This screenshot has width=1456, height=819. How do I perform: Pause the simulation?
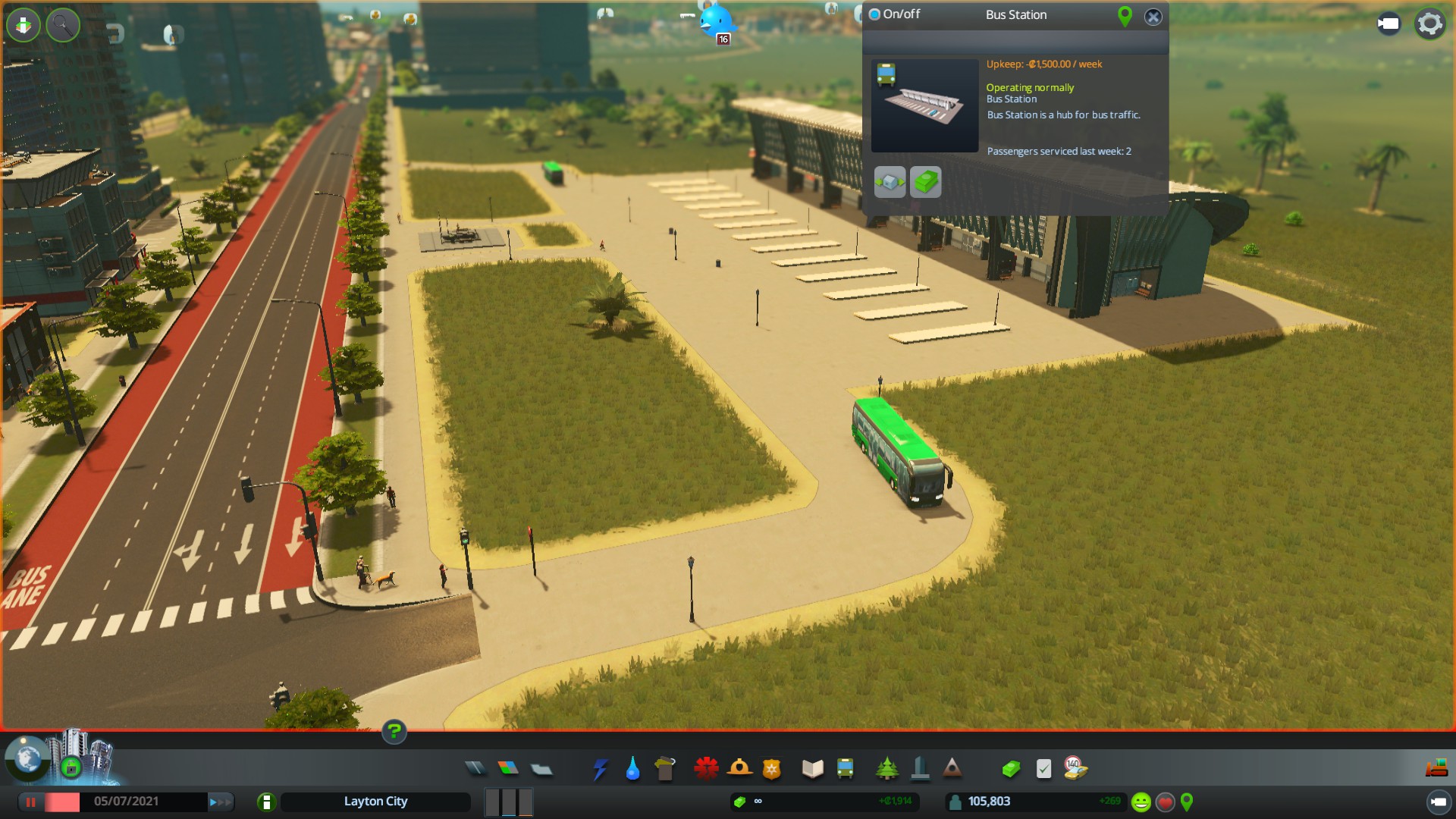(31, 802)
